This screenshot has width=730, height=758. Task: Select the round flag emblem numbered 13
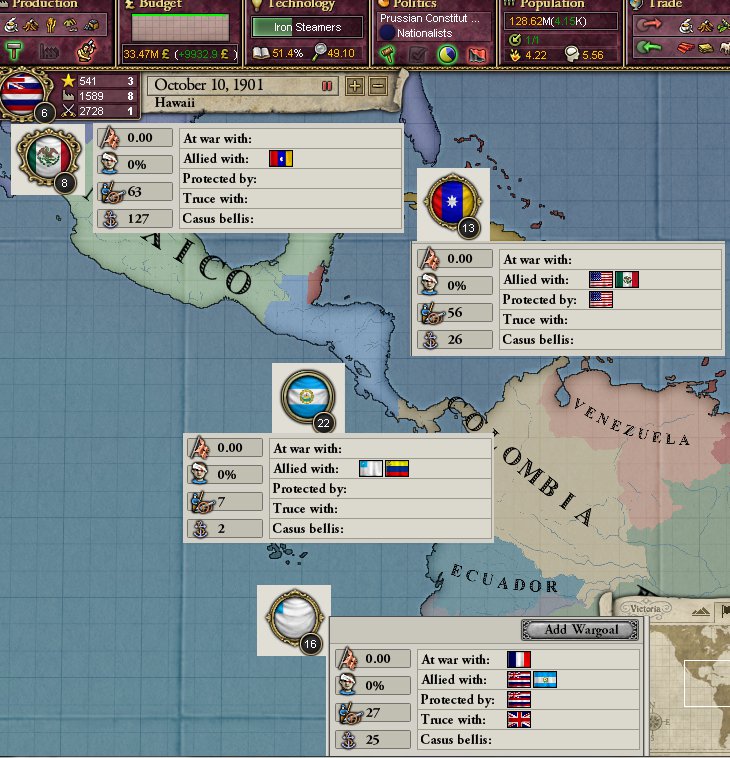(452, 201)
